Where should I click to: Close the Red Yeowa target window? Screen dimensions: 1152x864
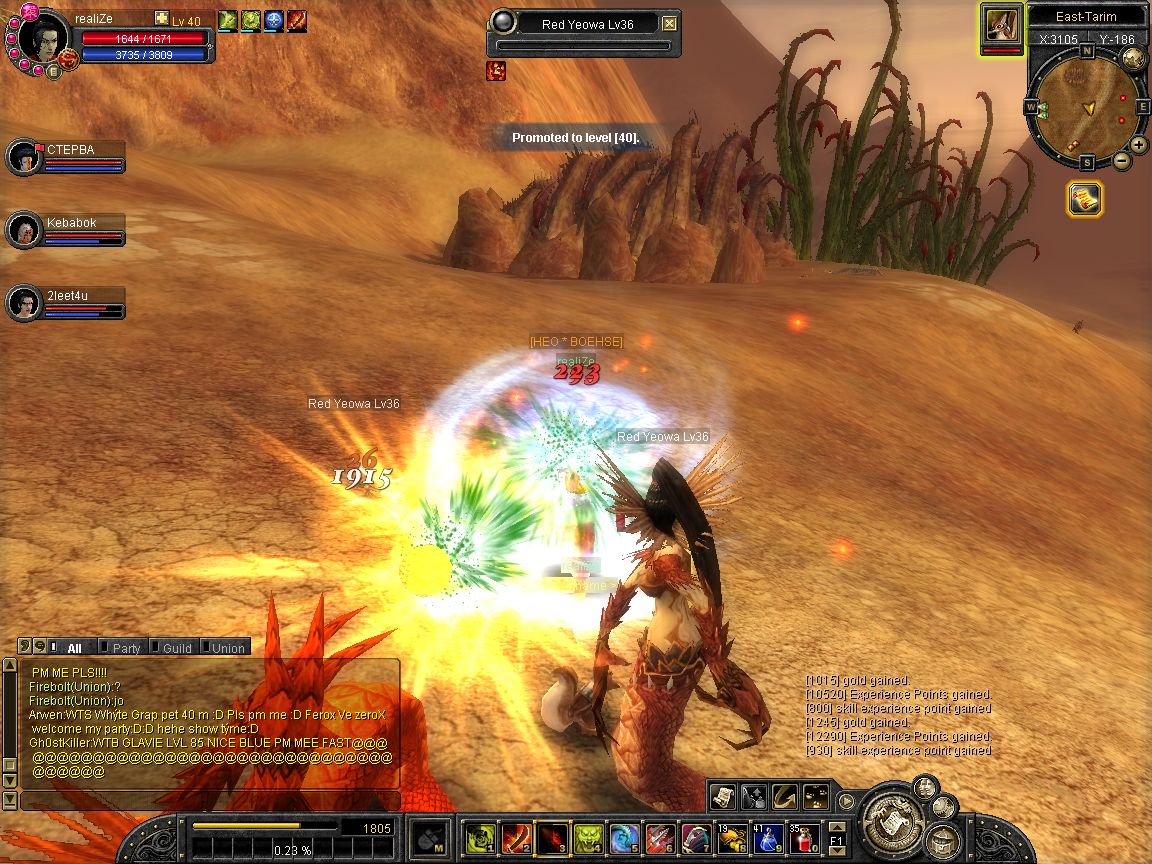click(670, 24)
